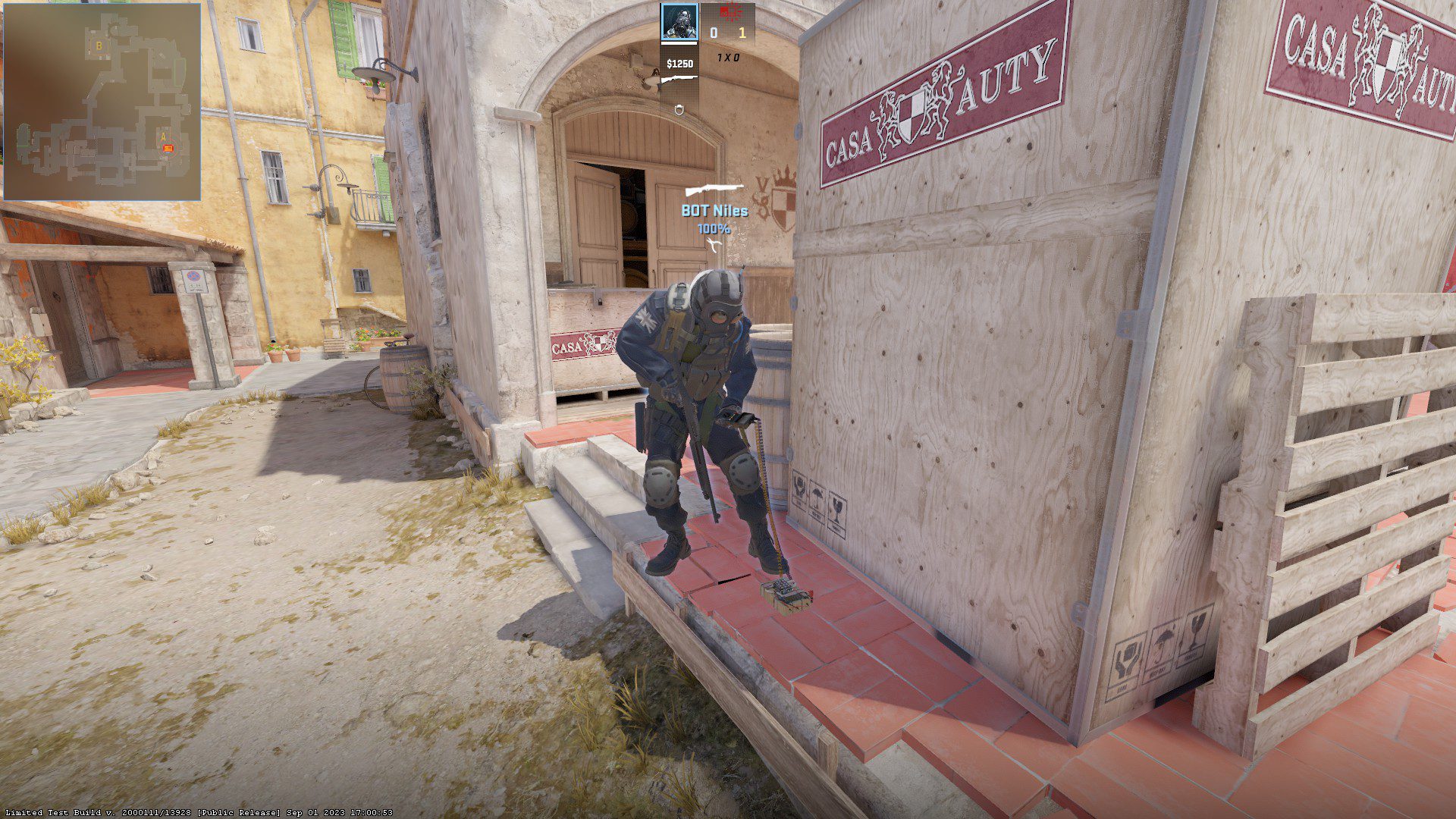The height and width of the screenshot is (819, 1456).
Task: Select the white arrow indicator under BOT Niles
Action: coord(713,244)
